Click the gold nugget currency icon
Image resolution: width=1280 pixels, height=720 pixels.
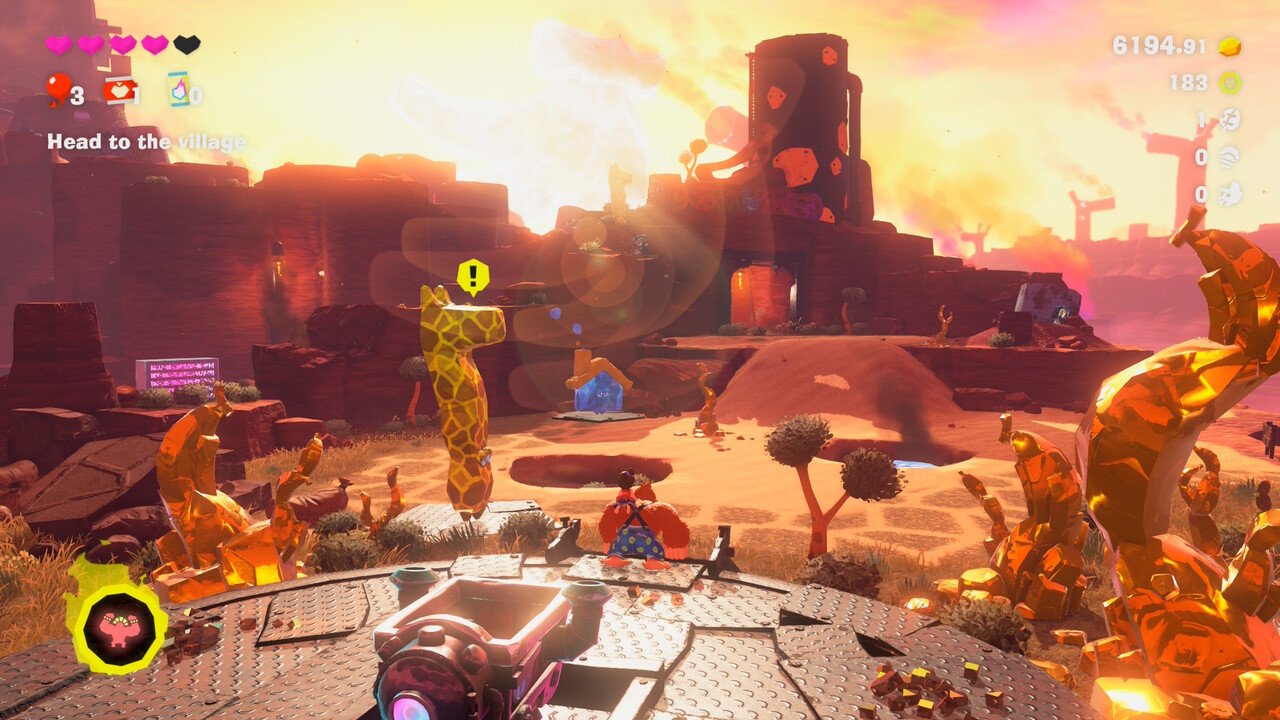(x=1229, y=46)
